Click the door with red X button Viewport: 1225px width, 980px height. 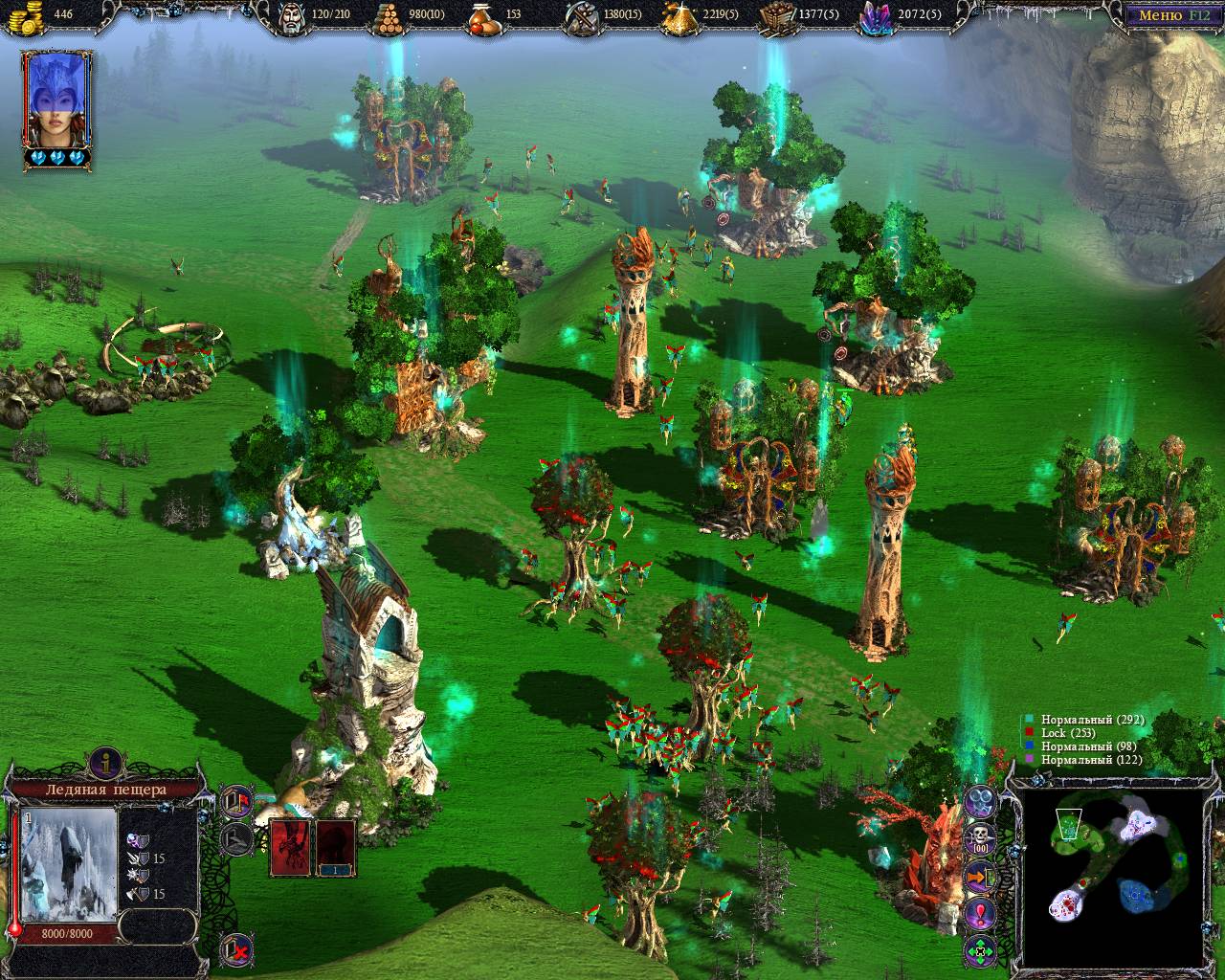tap(236, 948)
